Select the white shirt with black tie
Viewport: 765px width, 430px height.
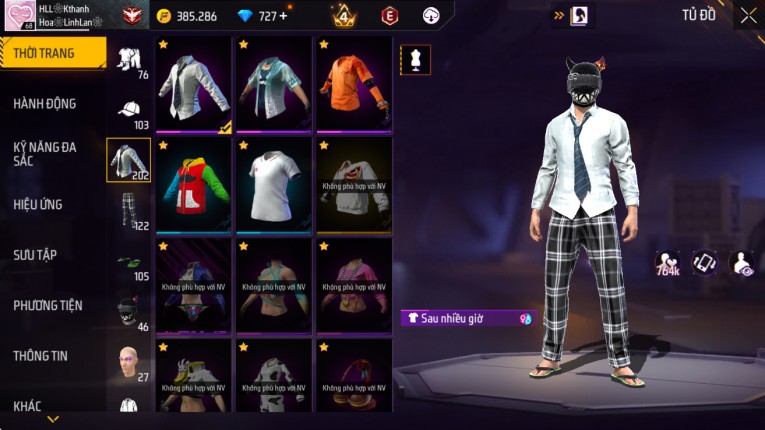(194, 85)
